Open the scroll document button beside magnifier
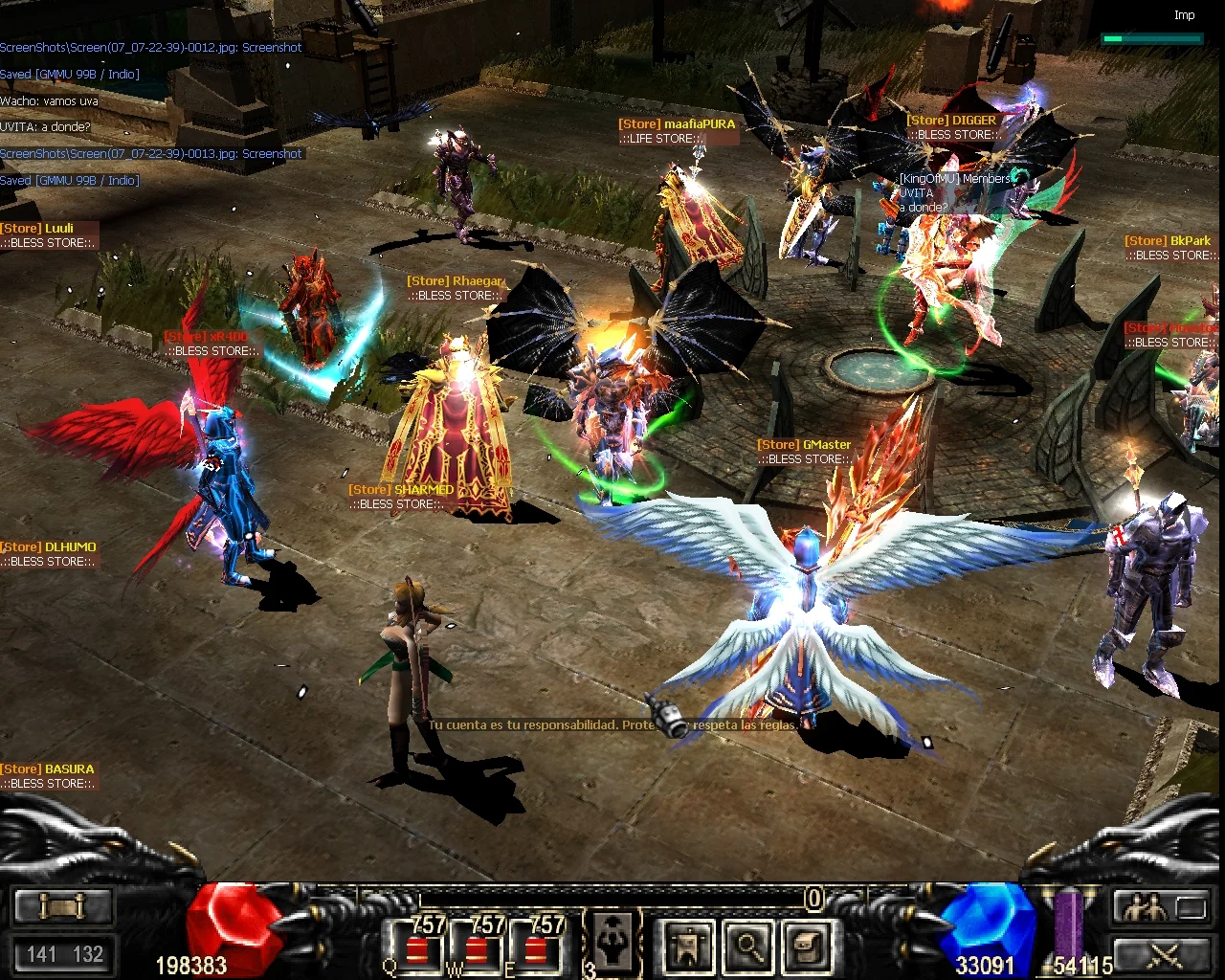This screenshot has height=980, width=1225. coord(807,946)
